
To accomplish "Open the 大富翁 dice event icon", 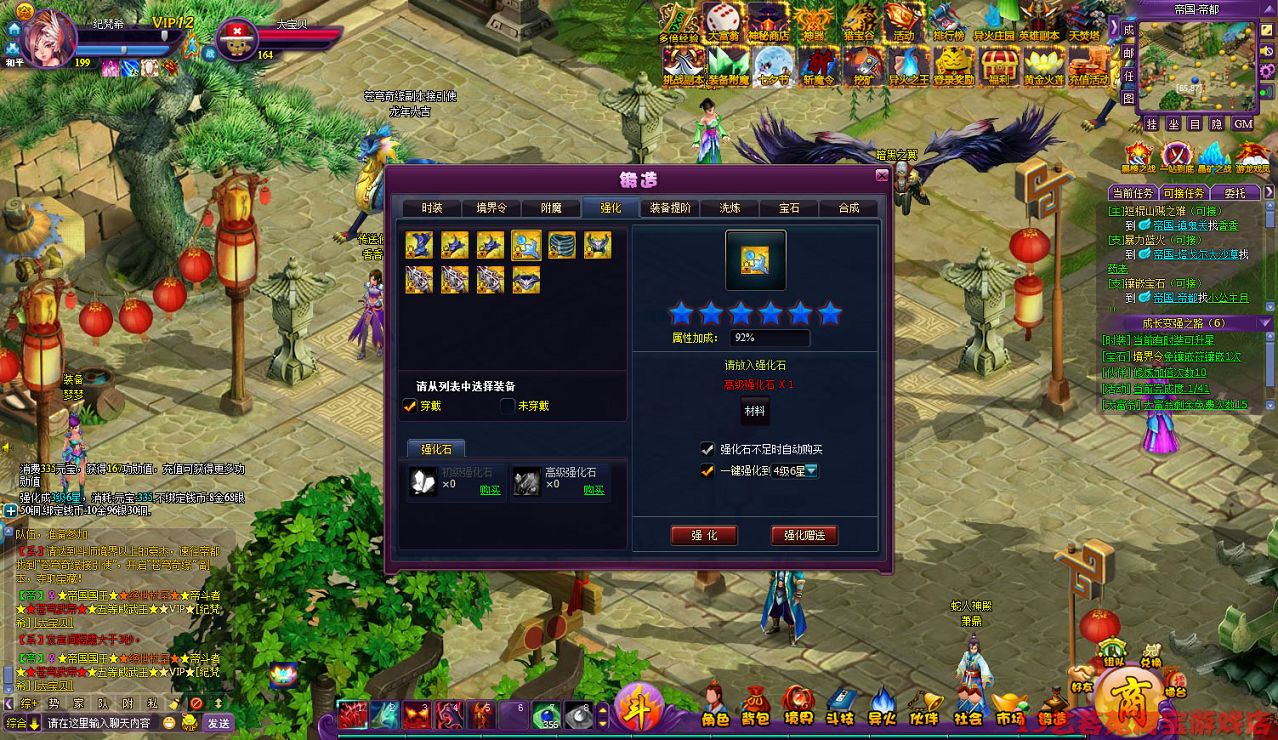I will pyautogui.click(x=721, y=22).
